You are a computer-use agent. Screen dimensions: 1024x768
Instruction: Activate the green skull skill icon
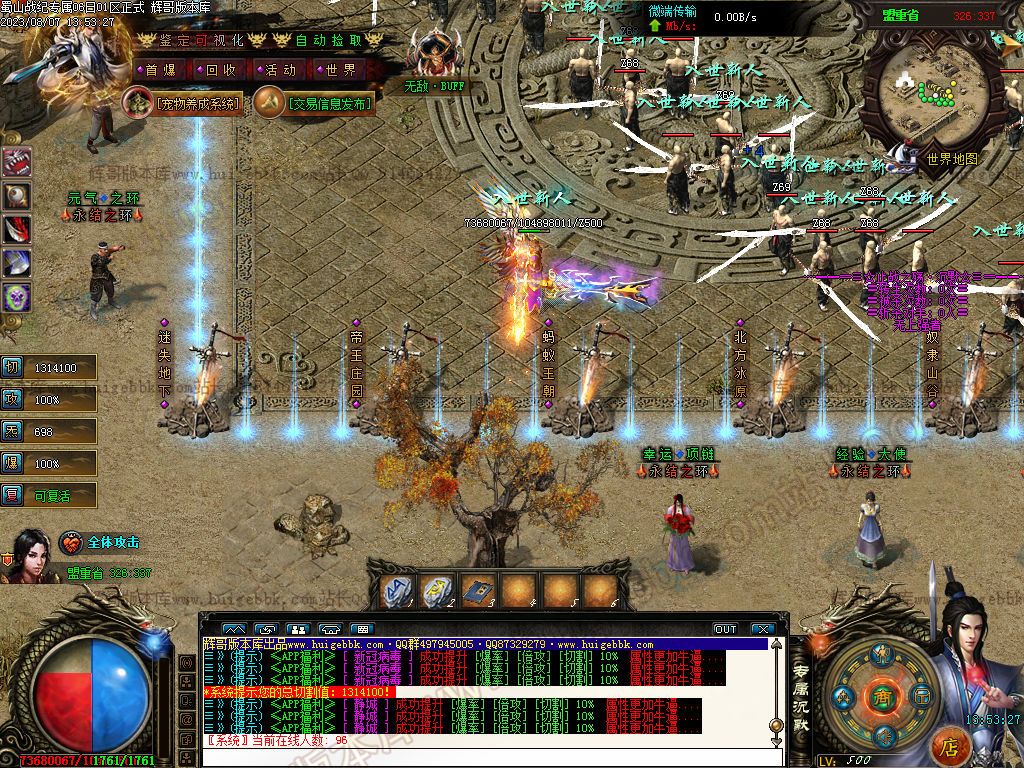[18, 297]
